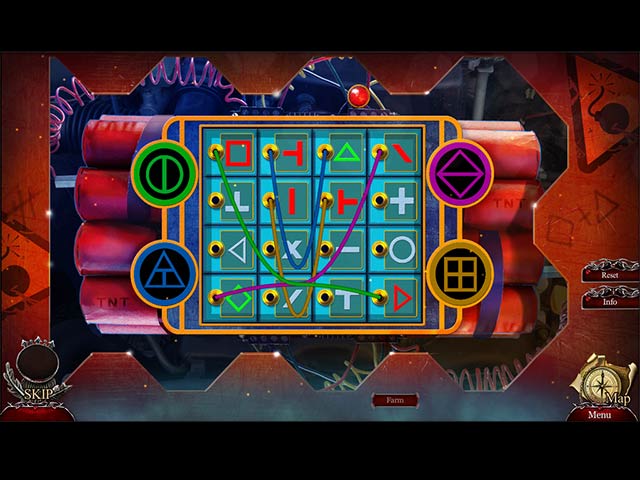Click the Reset button

[610, 273]
